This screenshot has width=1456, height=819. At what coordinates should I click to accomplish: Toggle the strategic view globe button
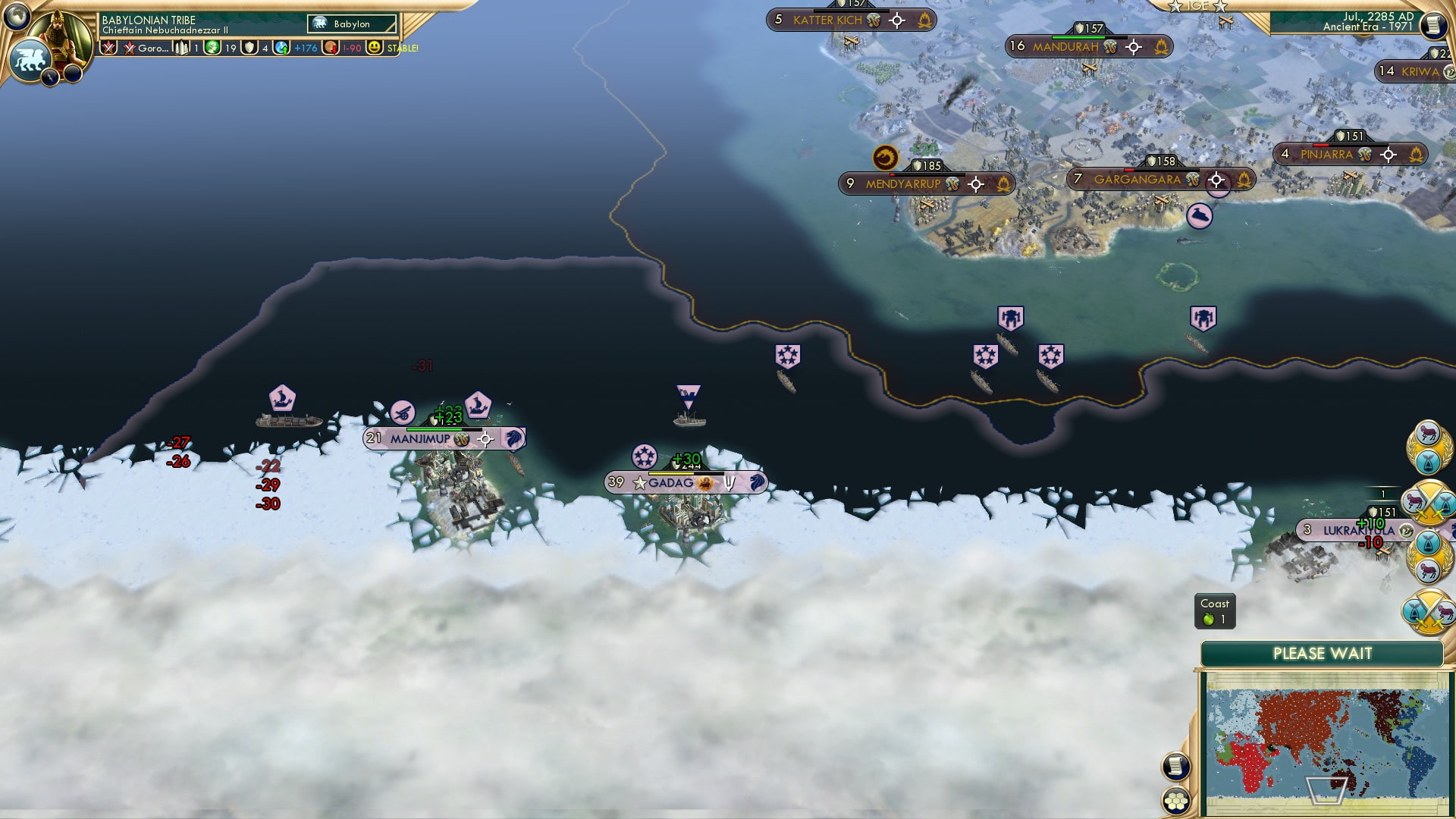(x=17, y=15)
